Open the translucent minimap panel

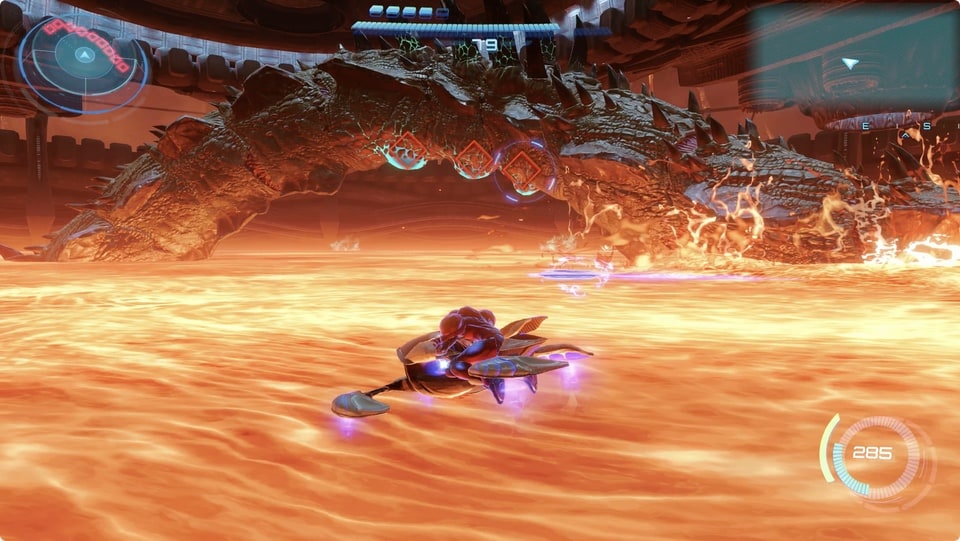(852, 58)
